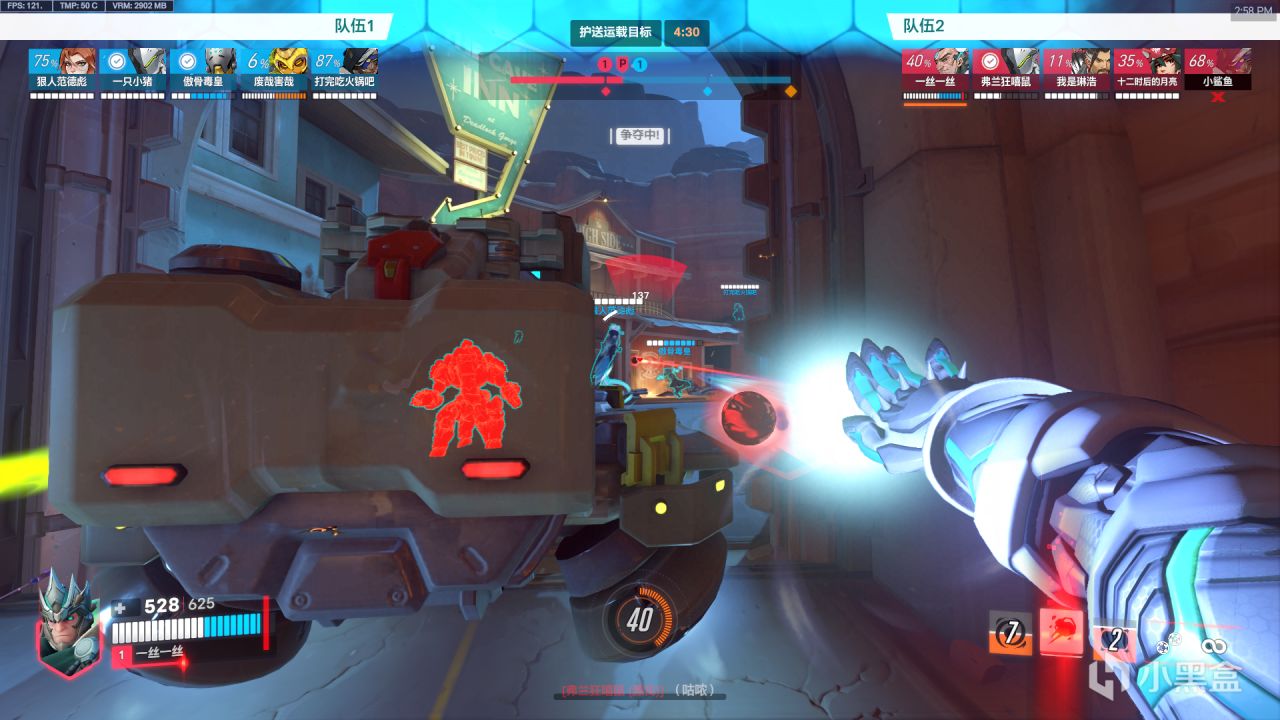Activate the ability icon on 2-second cooldown
This screenshot has width=1280, height=720.
(x=1113, y=638)
